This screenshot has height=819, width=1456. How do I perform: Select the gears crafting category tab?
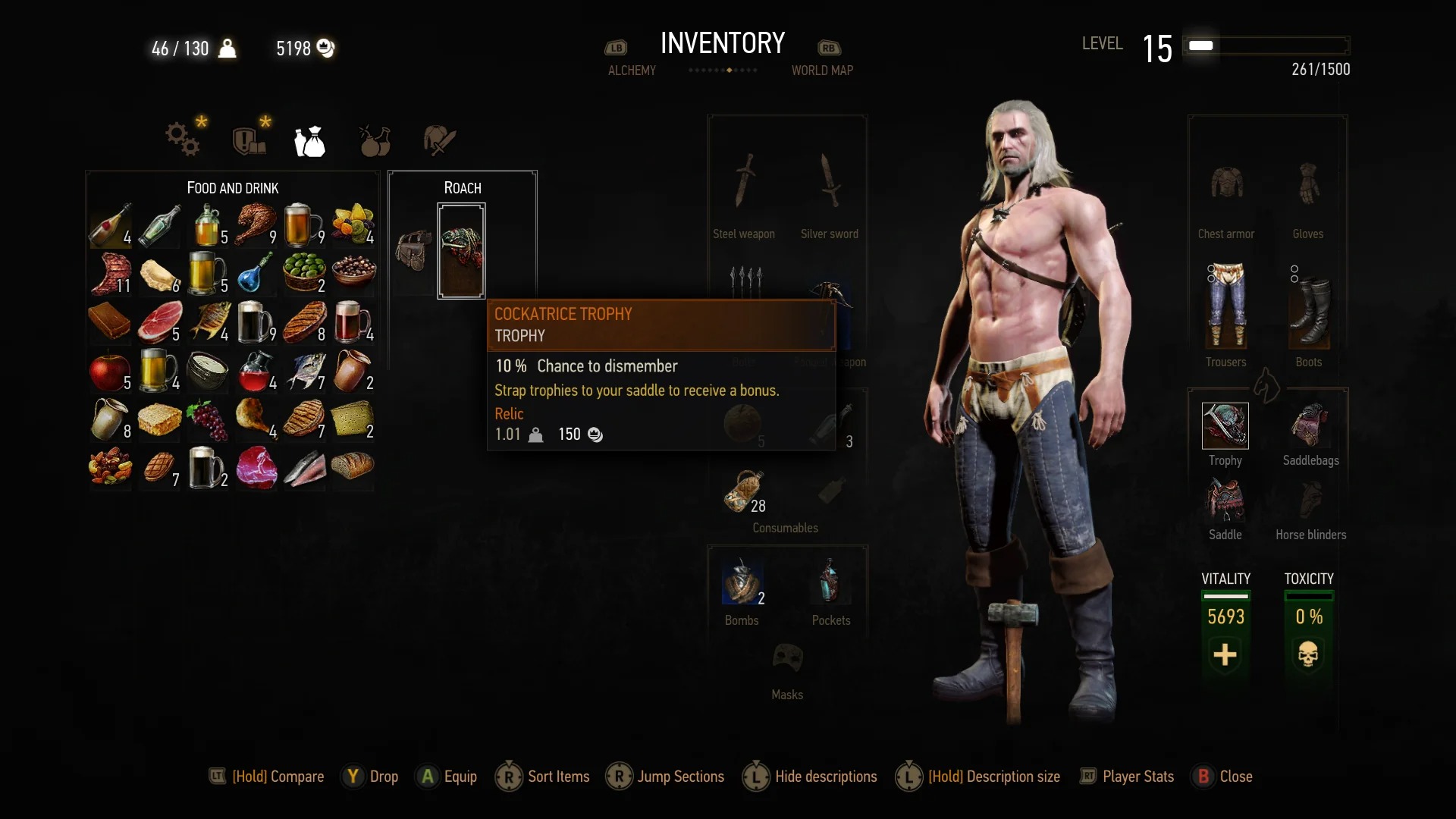pos(183,139)
